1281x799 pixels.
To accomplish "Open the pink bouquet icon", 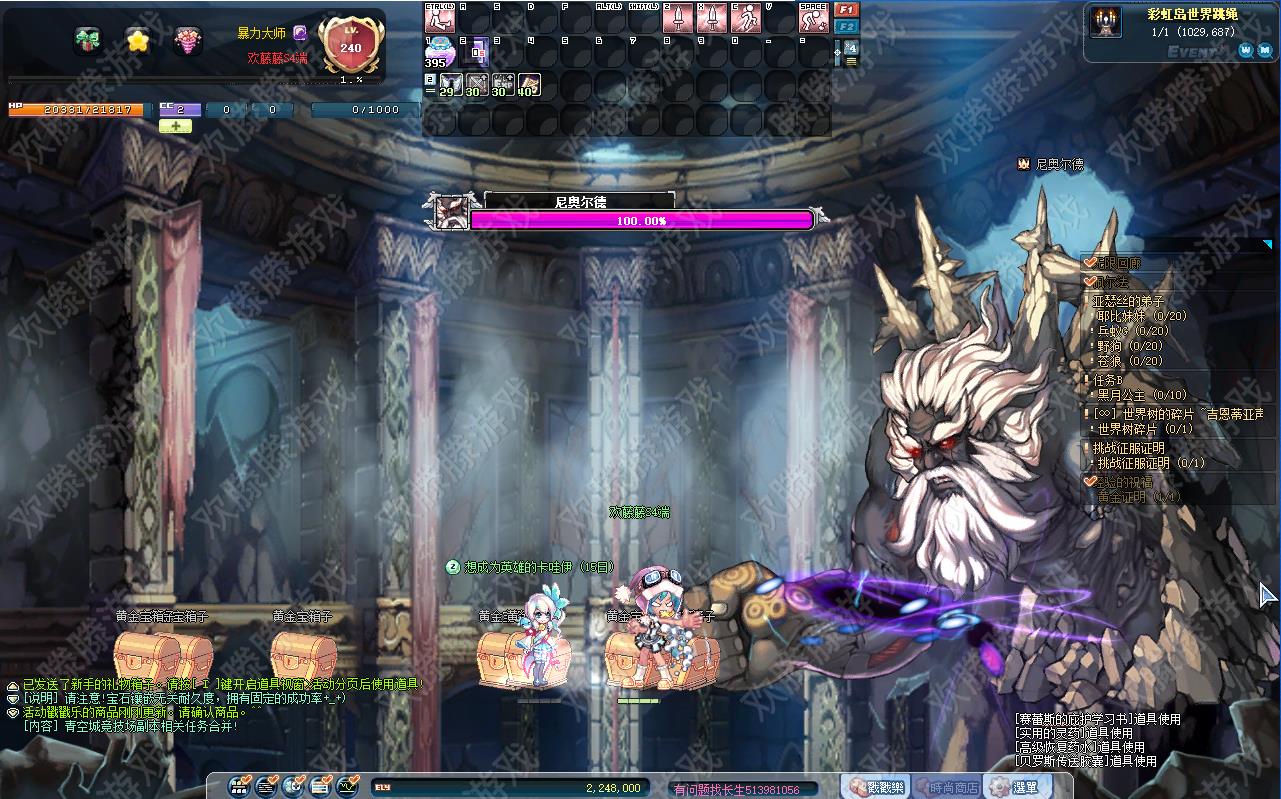I will pyautogui.click(x=187, y=40).
